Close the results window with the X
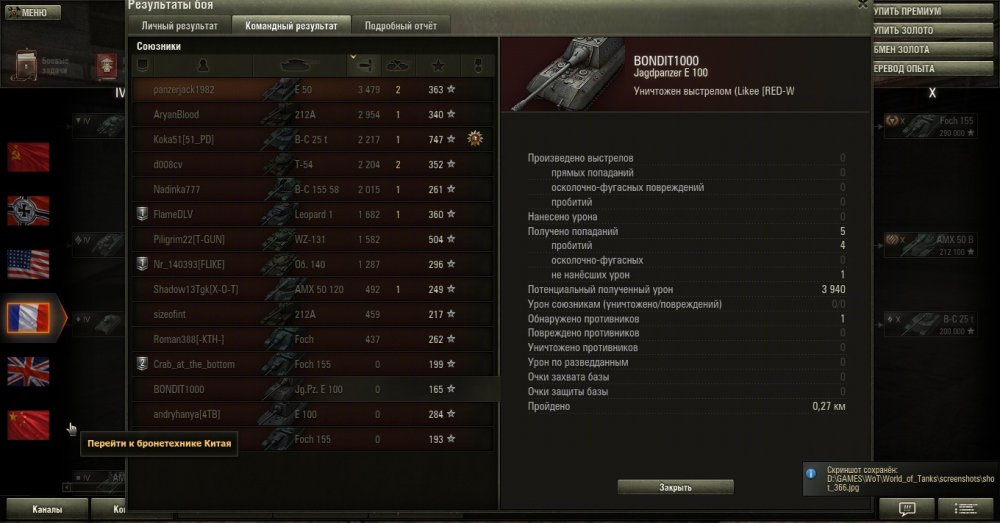The width and height of the screenshot is (1000, 523). [863, 4]
